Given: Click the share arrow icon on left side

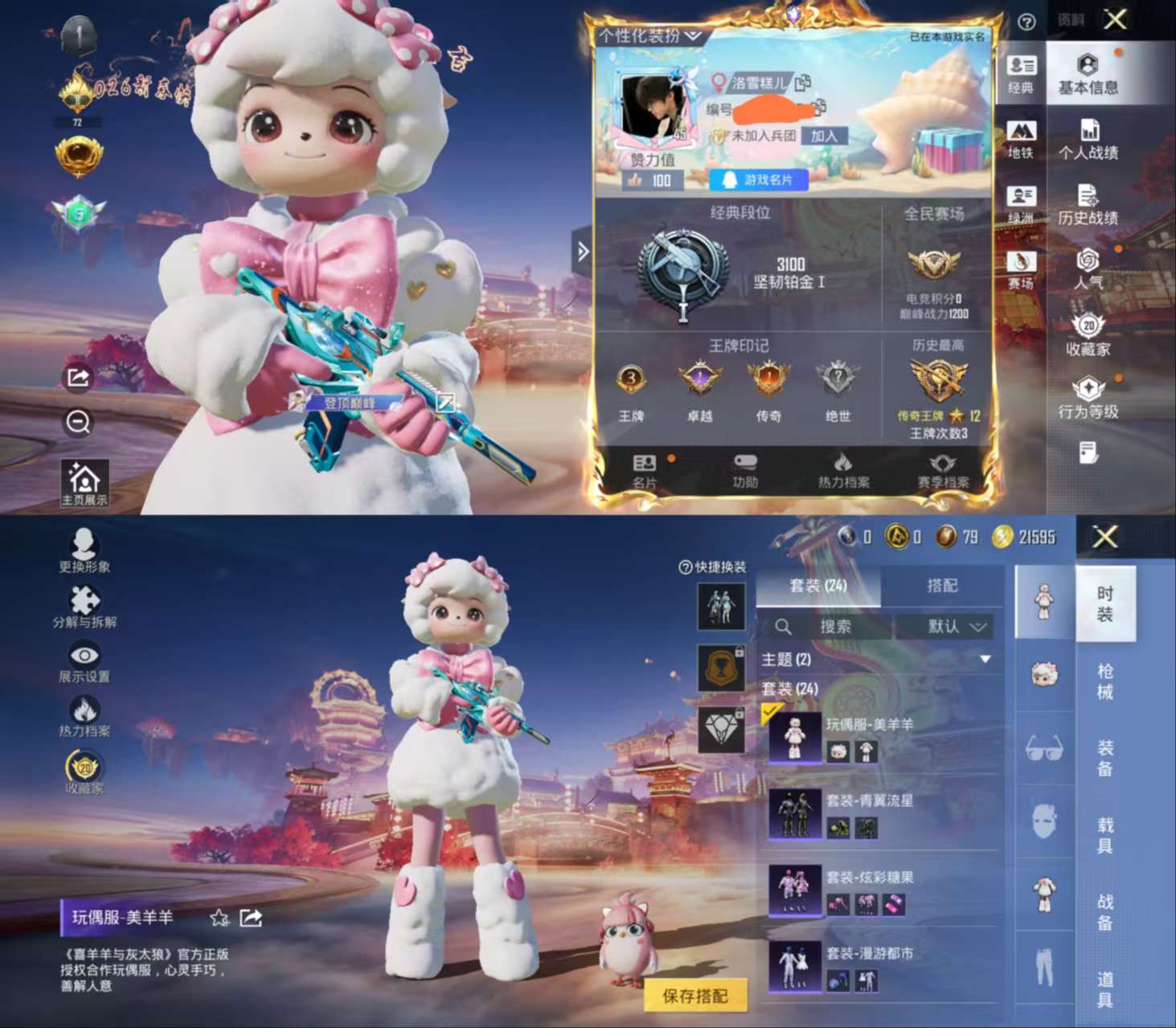Looking at the screenshot, I should tap(77, 378).
